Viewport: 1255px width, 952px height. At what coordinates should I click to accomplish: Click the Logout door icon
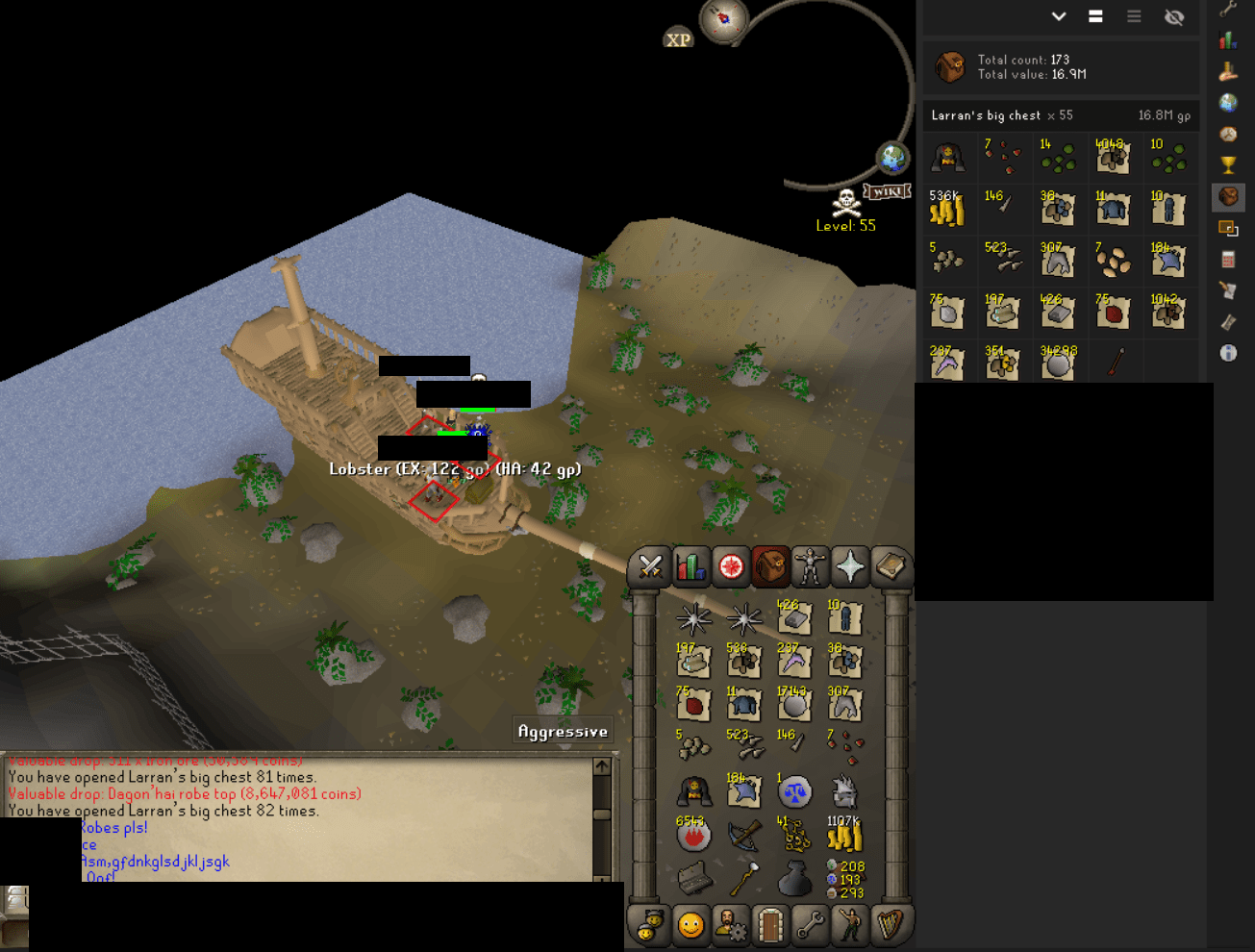pos(772,926)
